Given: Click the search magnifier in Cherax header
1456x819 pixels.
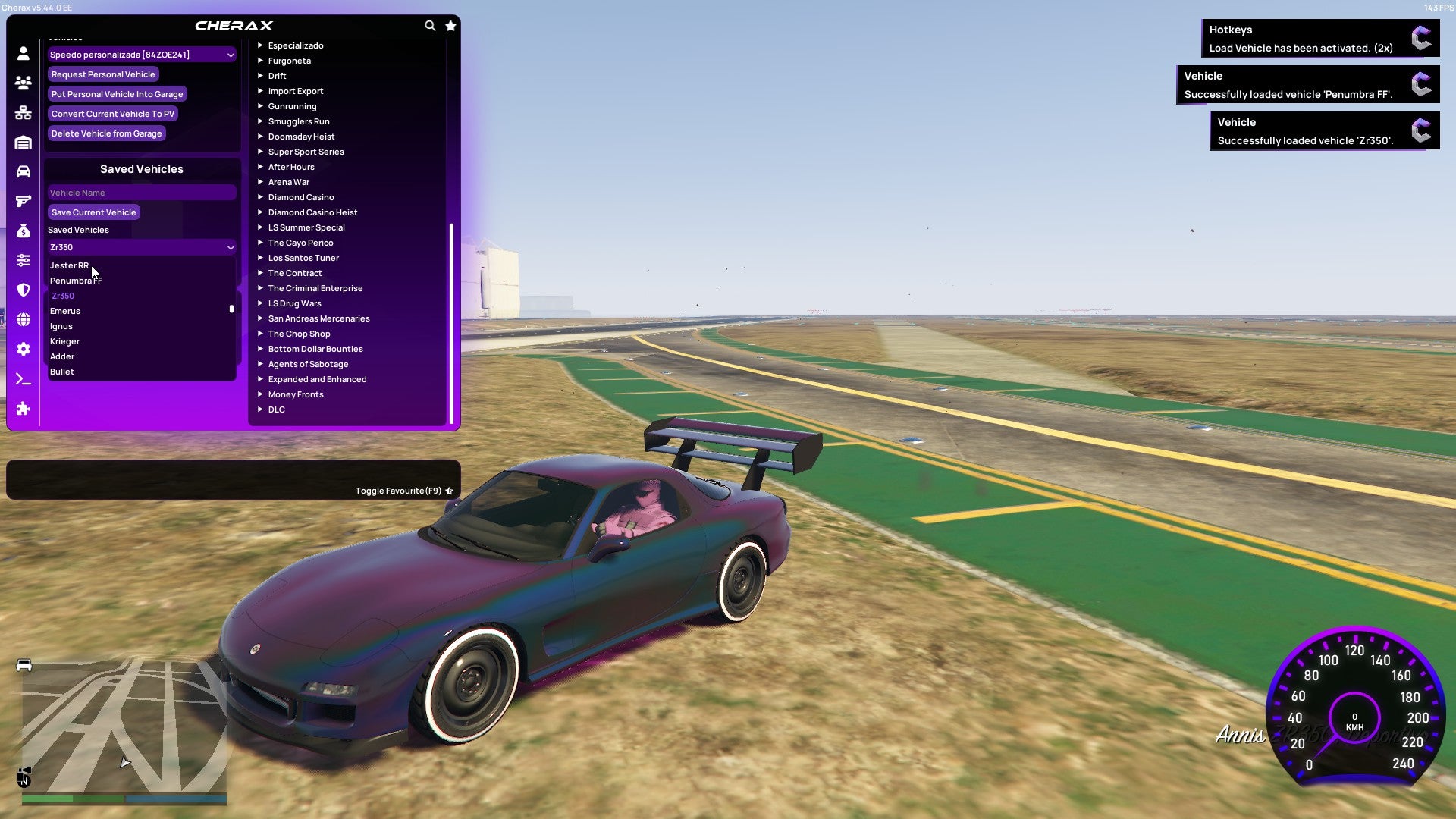Looking at the screenshot, I should tap(430, 25).
